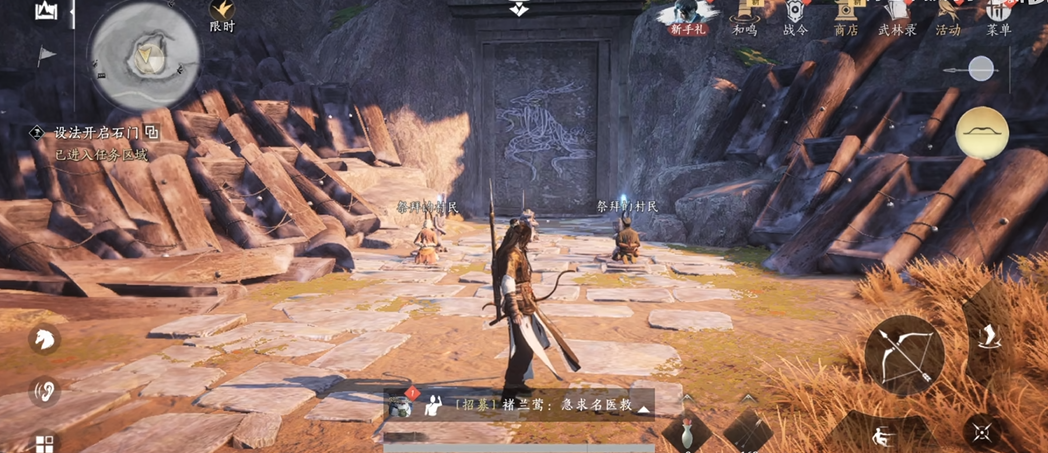Tap the crown icon in the top-left corner

[45, 11]
